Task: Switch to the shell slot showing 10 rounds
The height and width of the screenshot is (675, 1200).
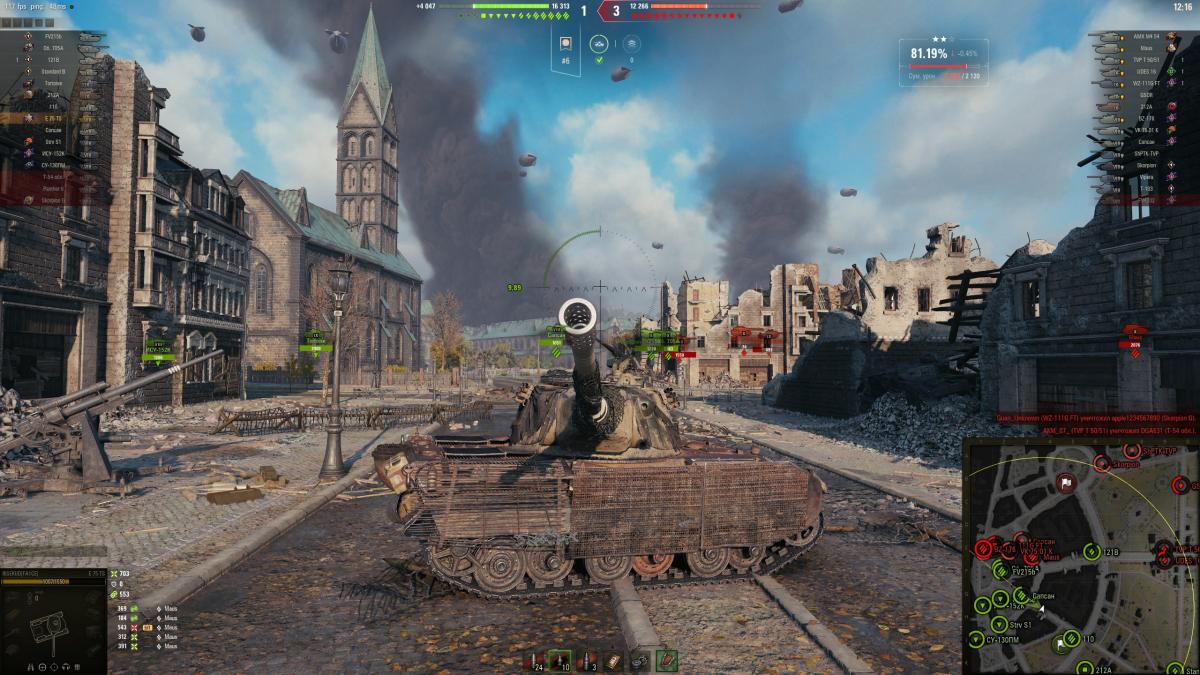Action: pos(563,660)
